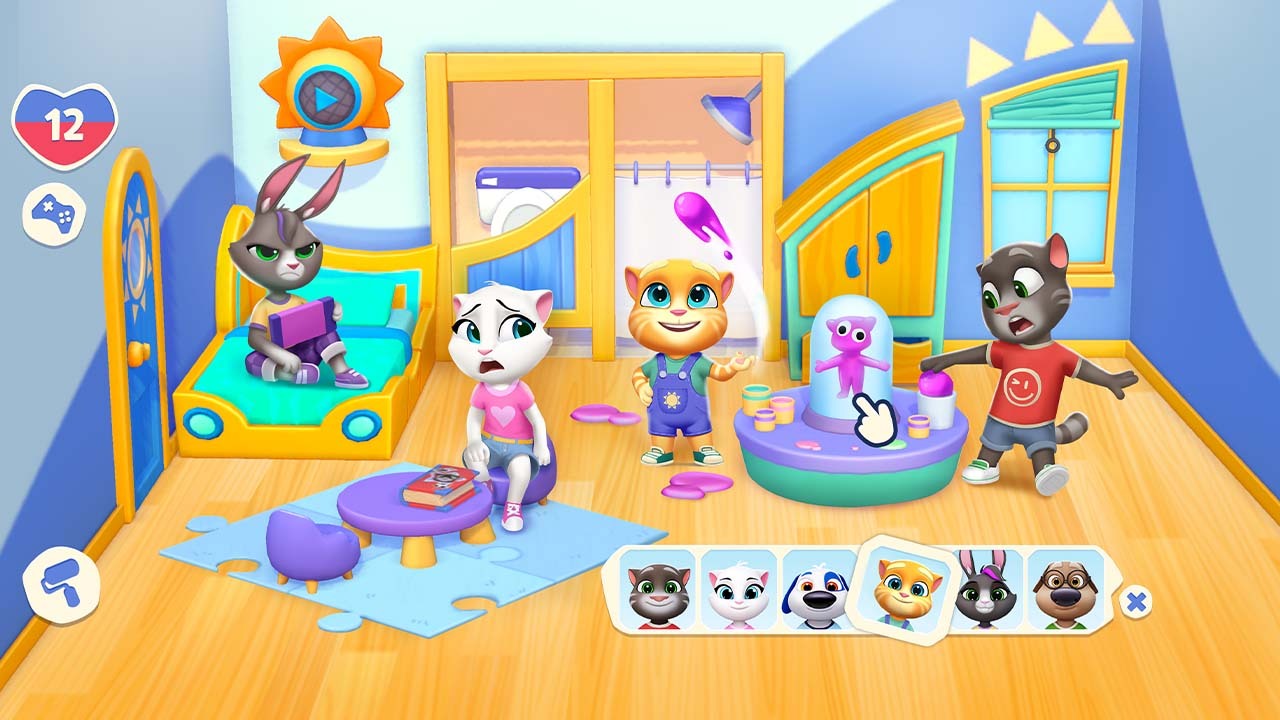
Task: Select the brown dog Ben with glasses
Action: [x=1066, y=590]
